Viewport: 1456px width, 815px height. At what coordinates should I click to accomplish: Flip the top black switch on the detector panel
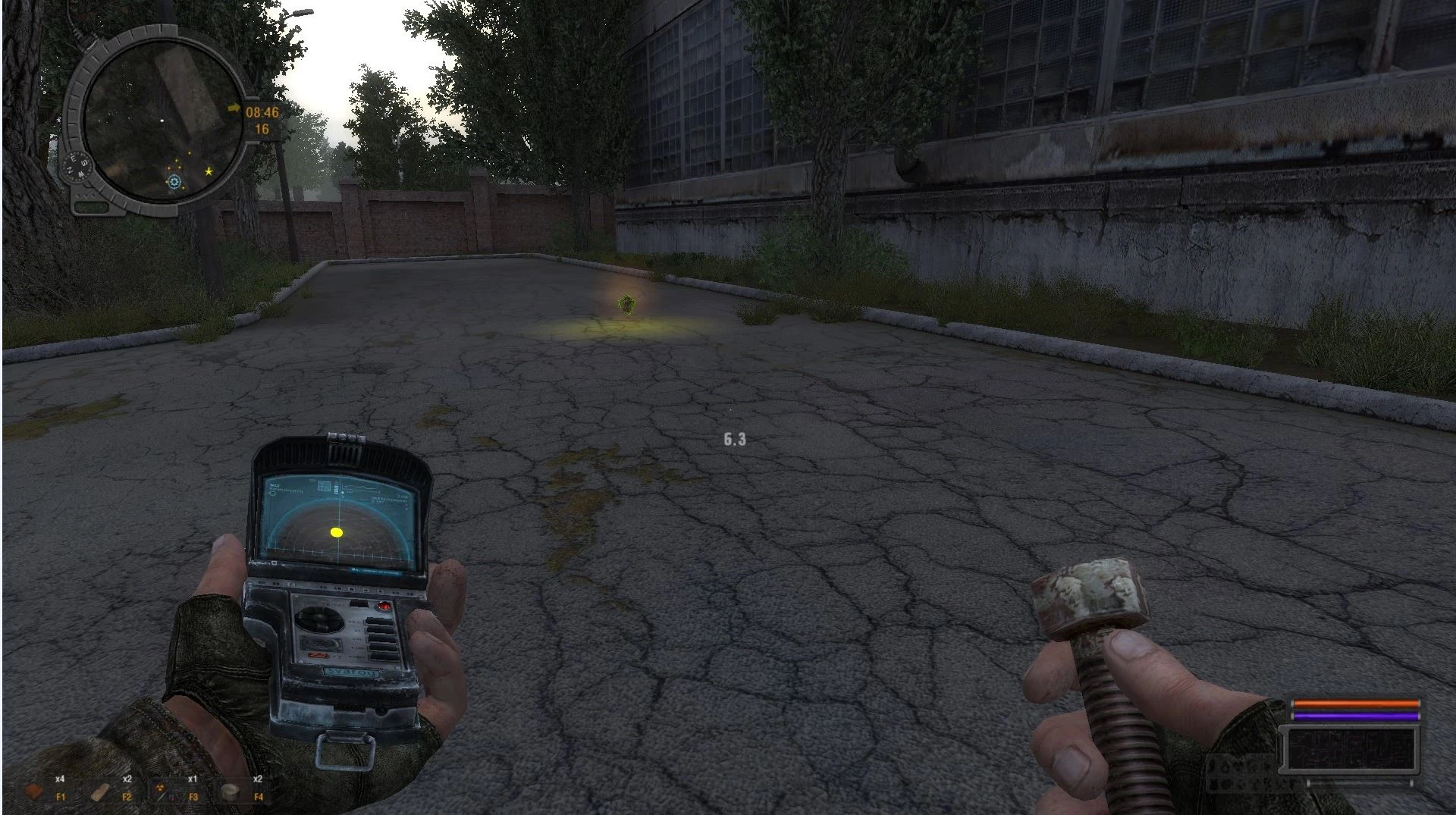tap(378, 622)
